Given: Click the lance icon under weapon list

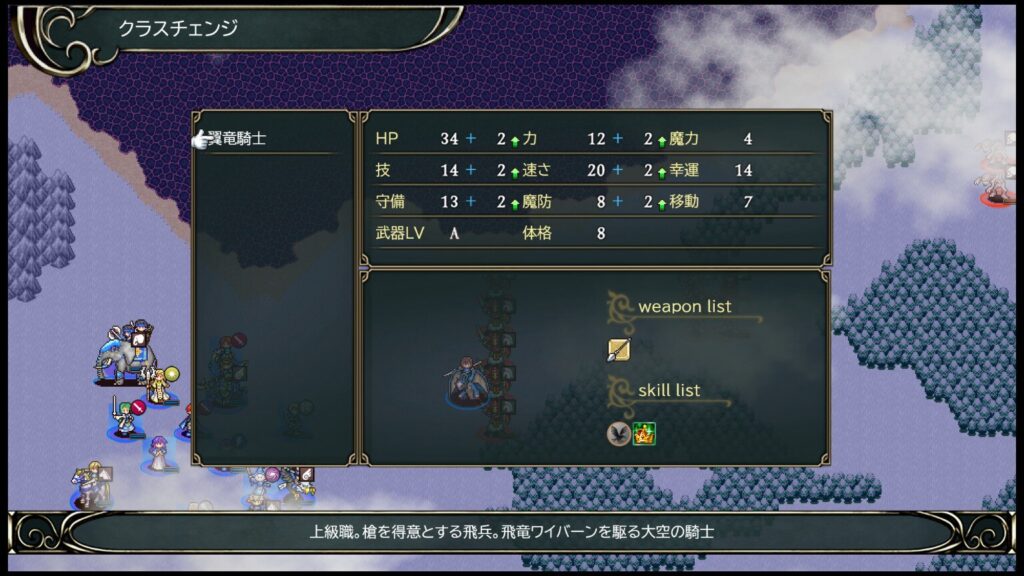Looking at the screenshot, I should click(618, 349).
